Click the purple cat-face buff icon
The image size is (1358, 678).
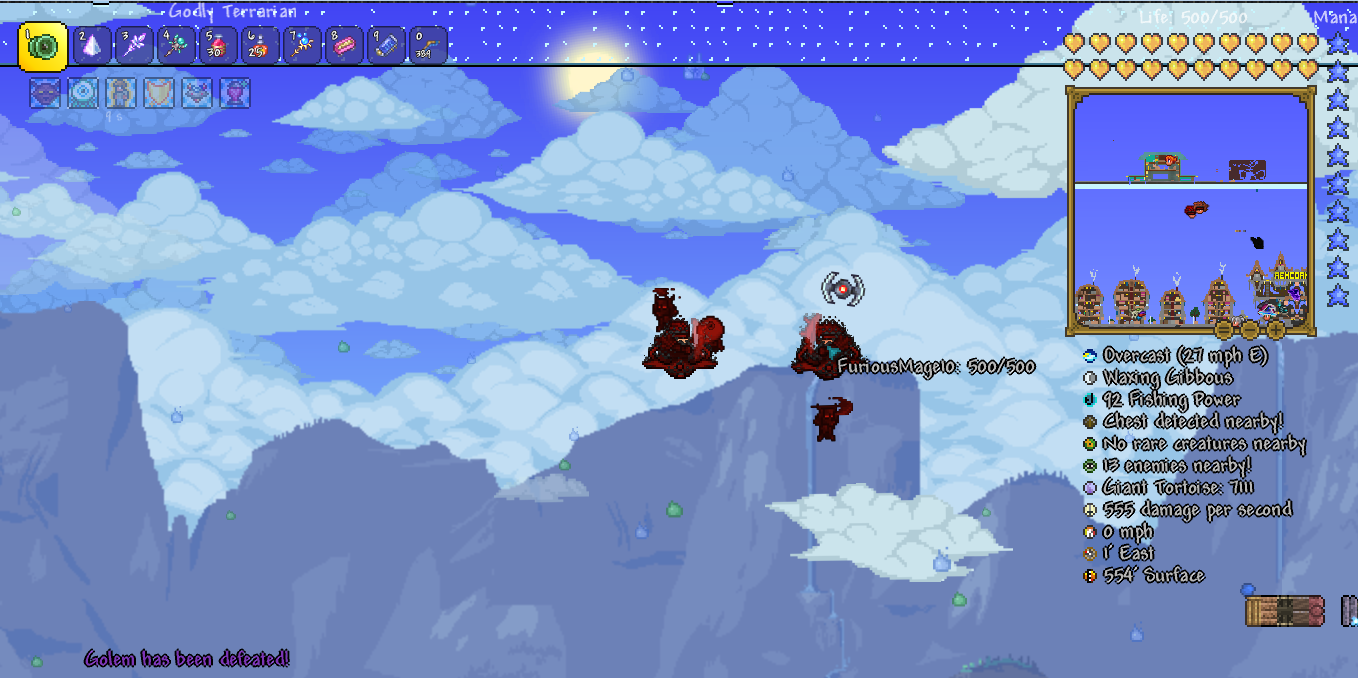[44, 93]
